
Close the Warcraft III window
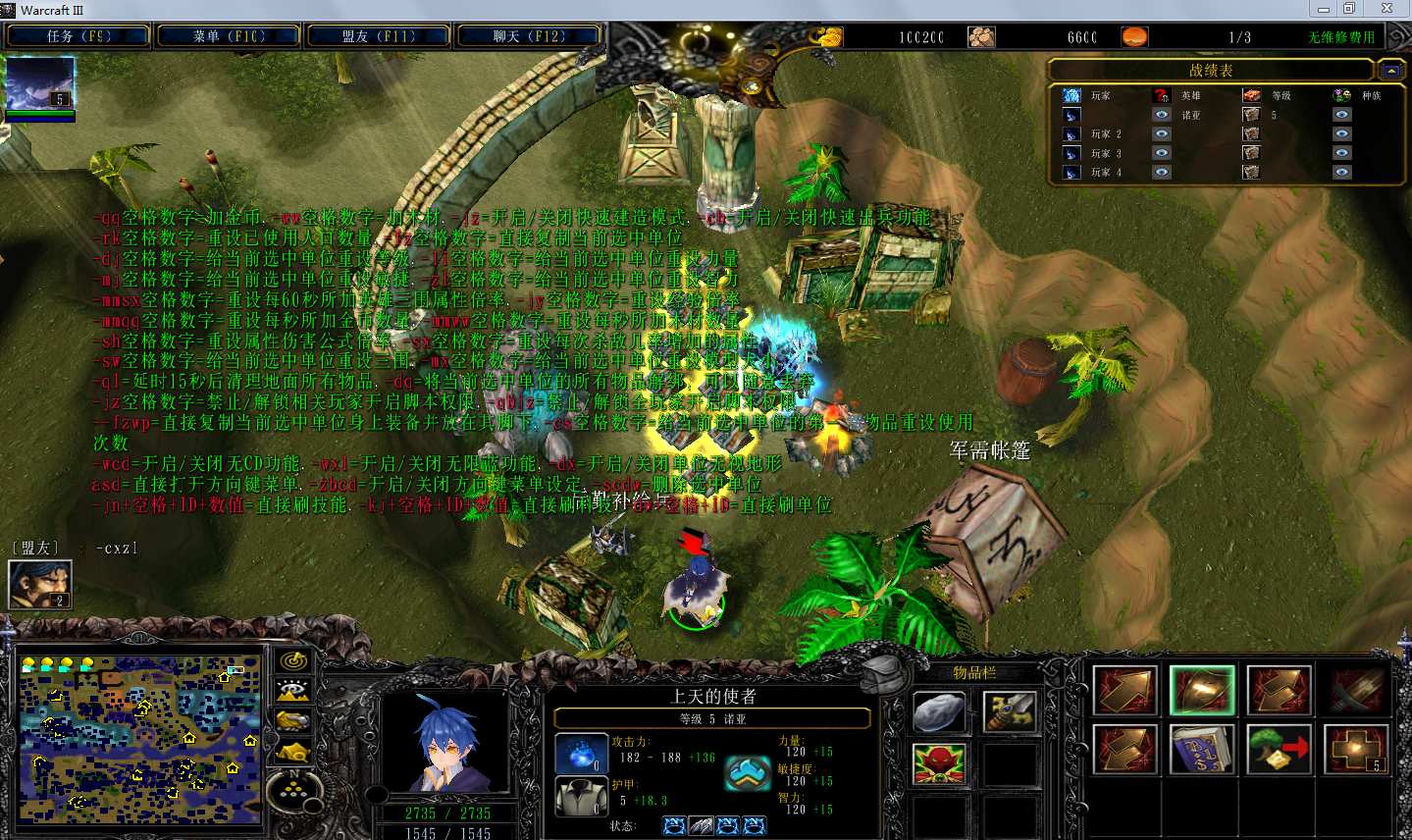1386,9
